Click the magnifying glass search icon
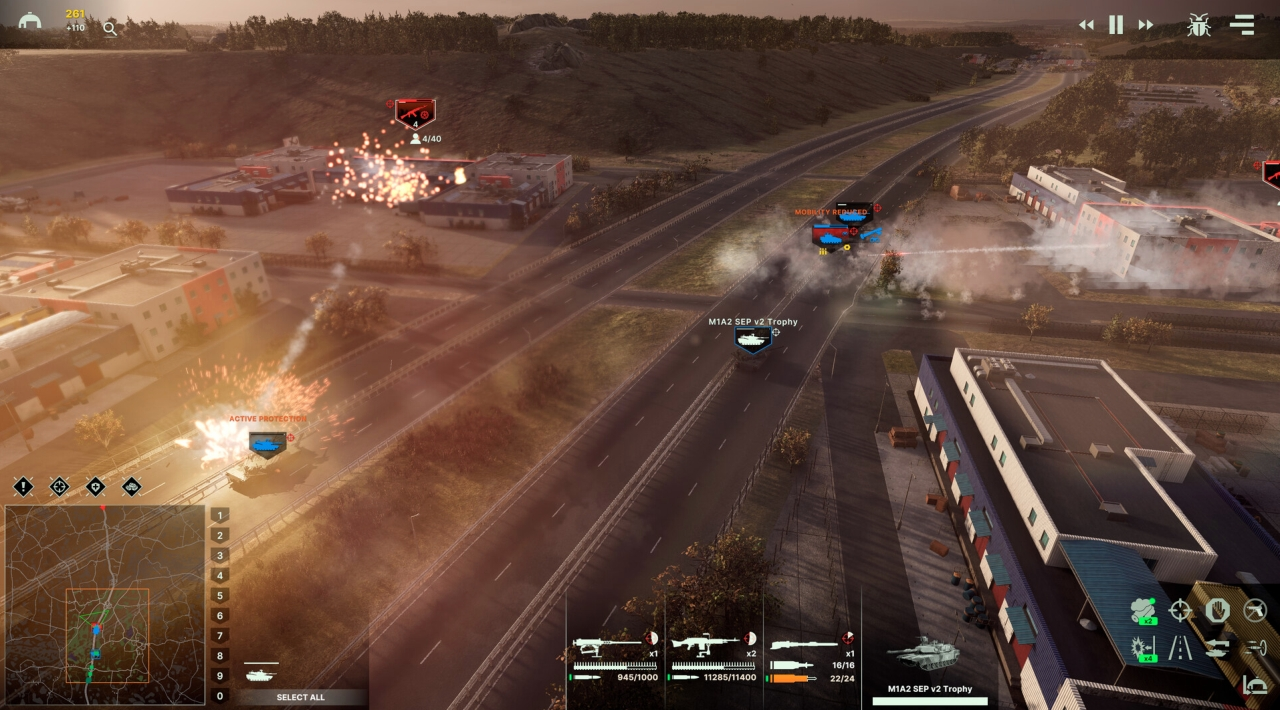Viewport: 1280px width, 710px height. coord(110,29)
